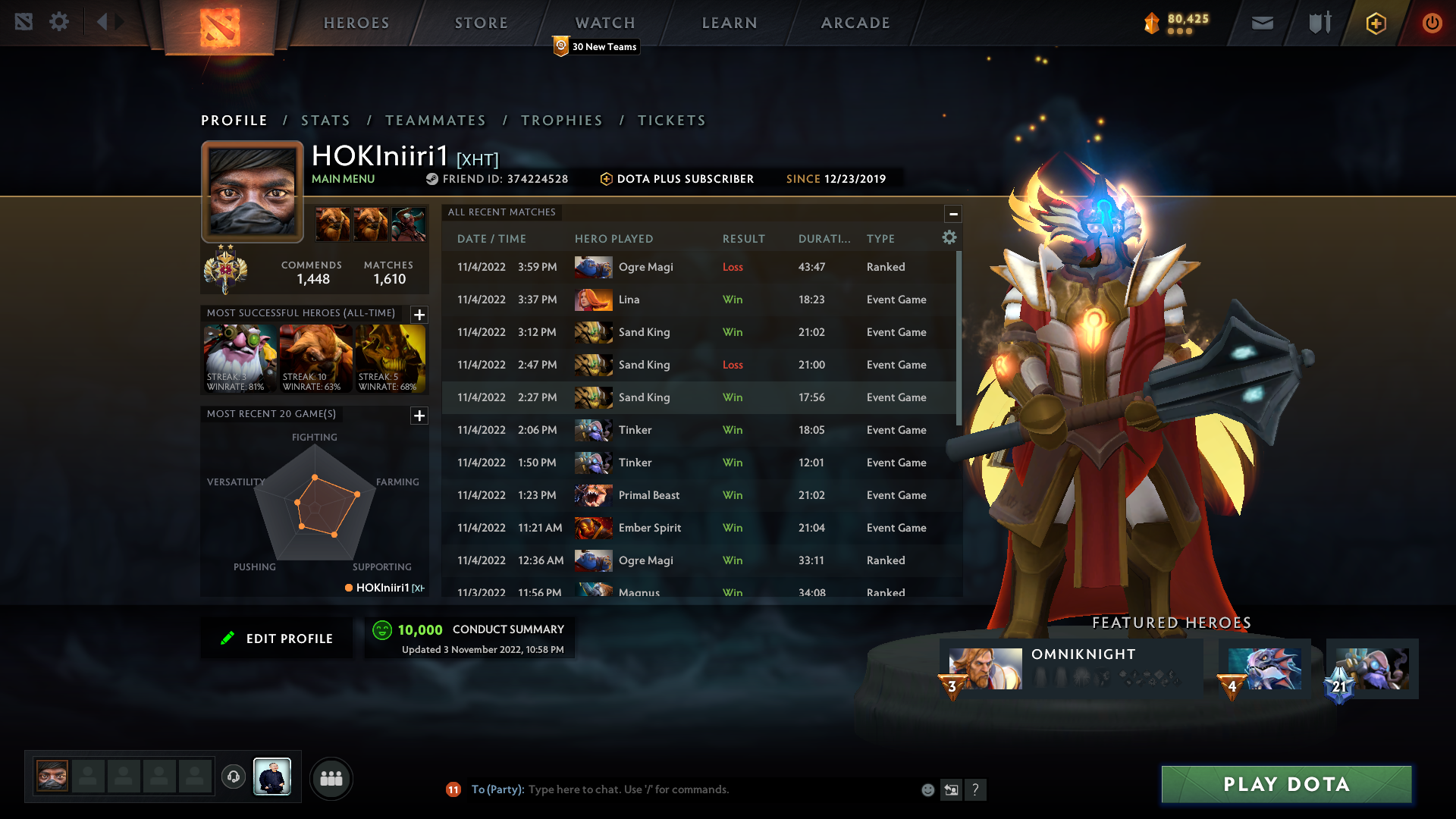
Task: Expand Most Successful Heroes with plus button
Action: point(419,315)
